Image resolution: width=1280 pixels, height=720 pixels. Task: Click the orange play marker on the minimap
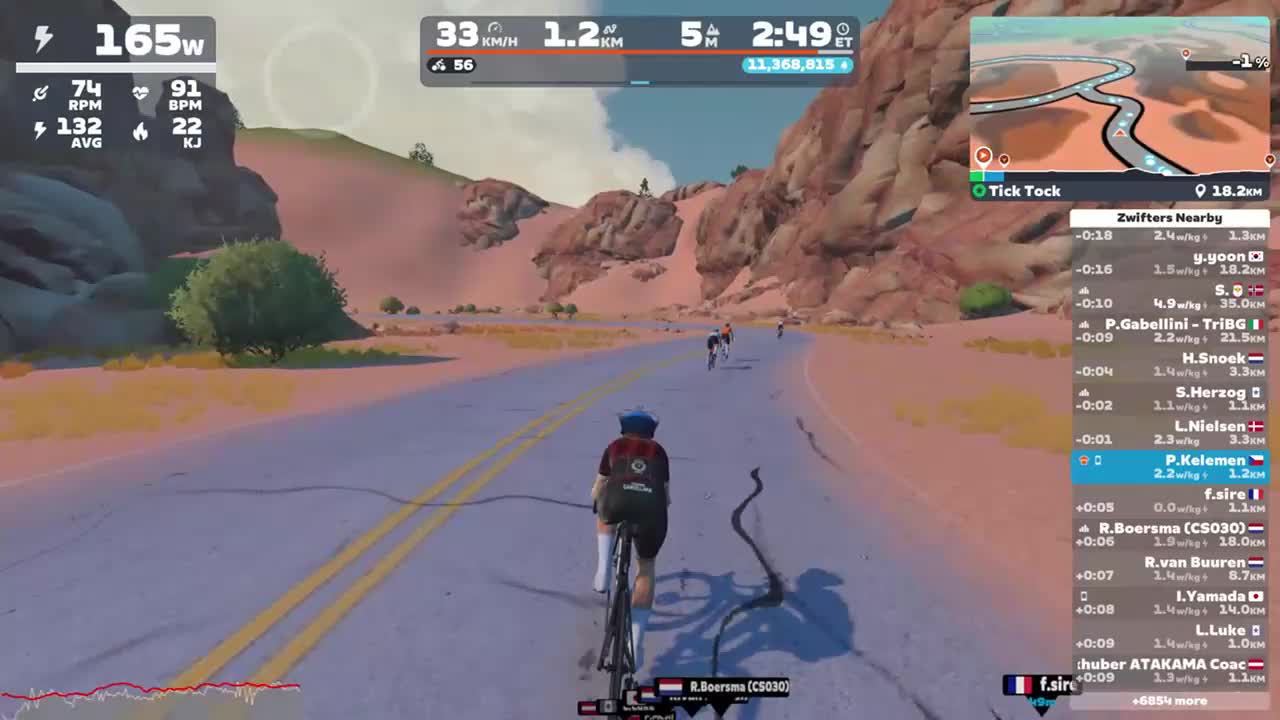(x=983, y=155)
